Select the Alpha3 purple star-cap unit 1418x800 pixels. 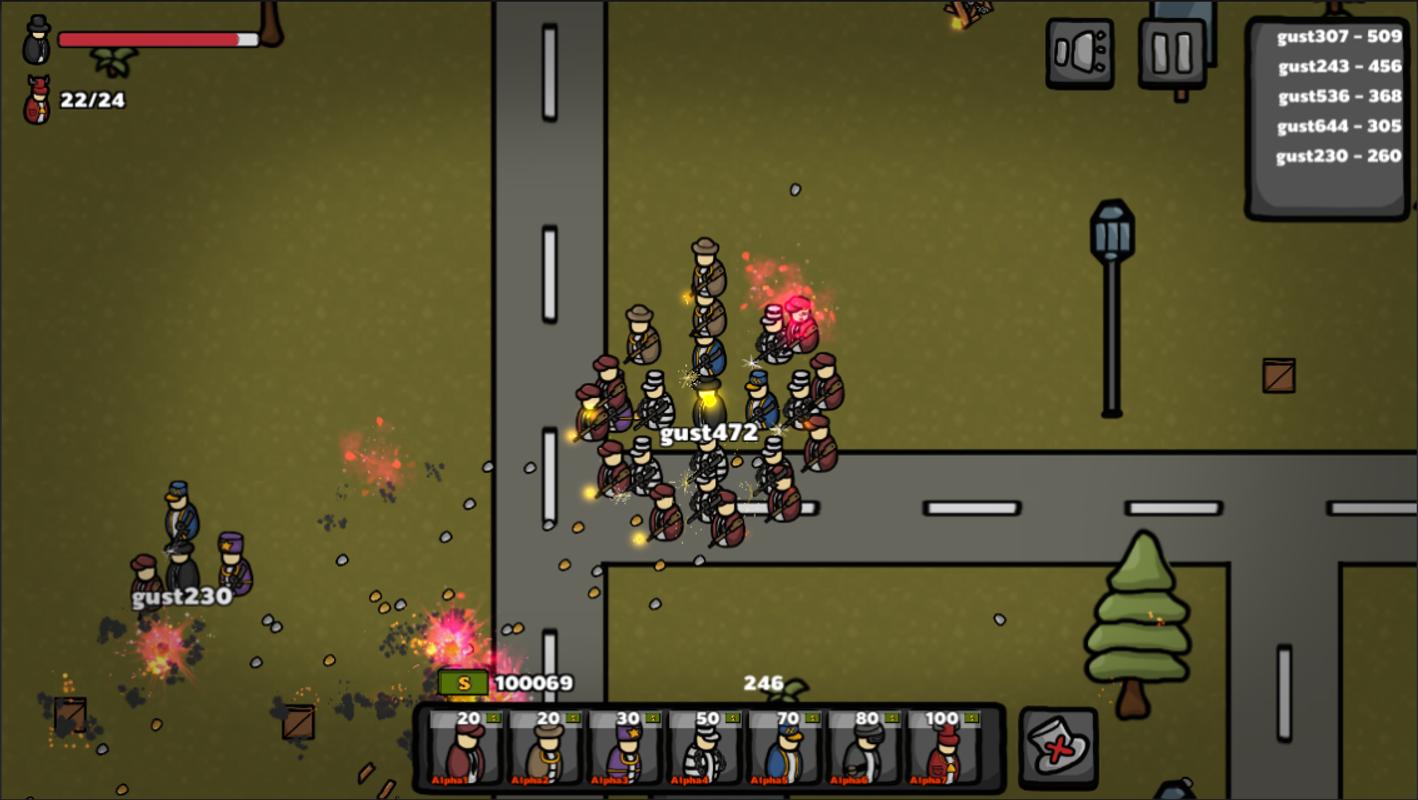pos(627,749)
